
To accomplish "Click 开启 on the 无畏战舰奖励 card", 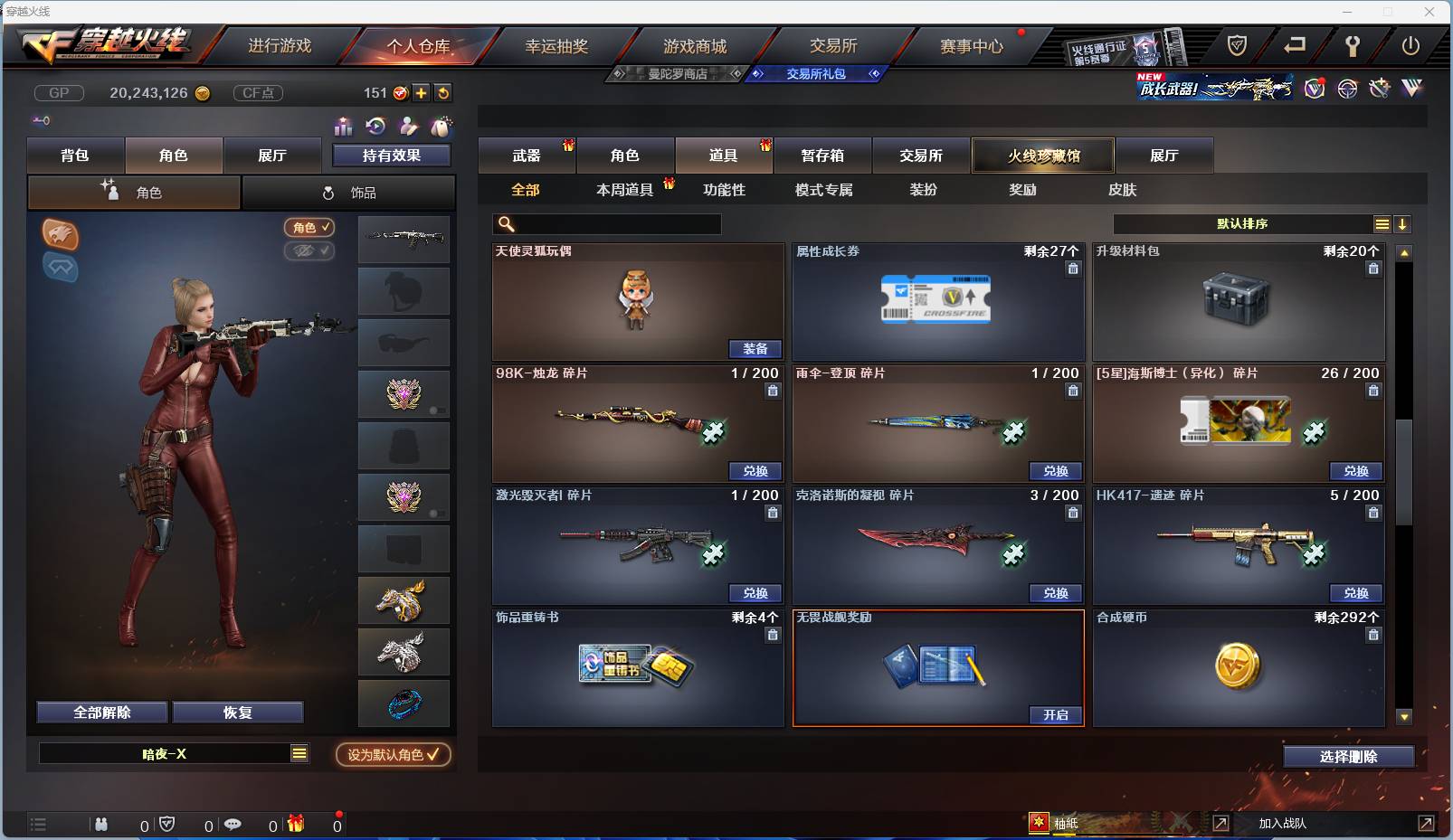I will tap(1055, 714).
